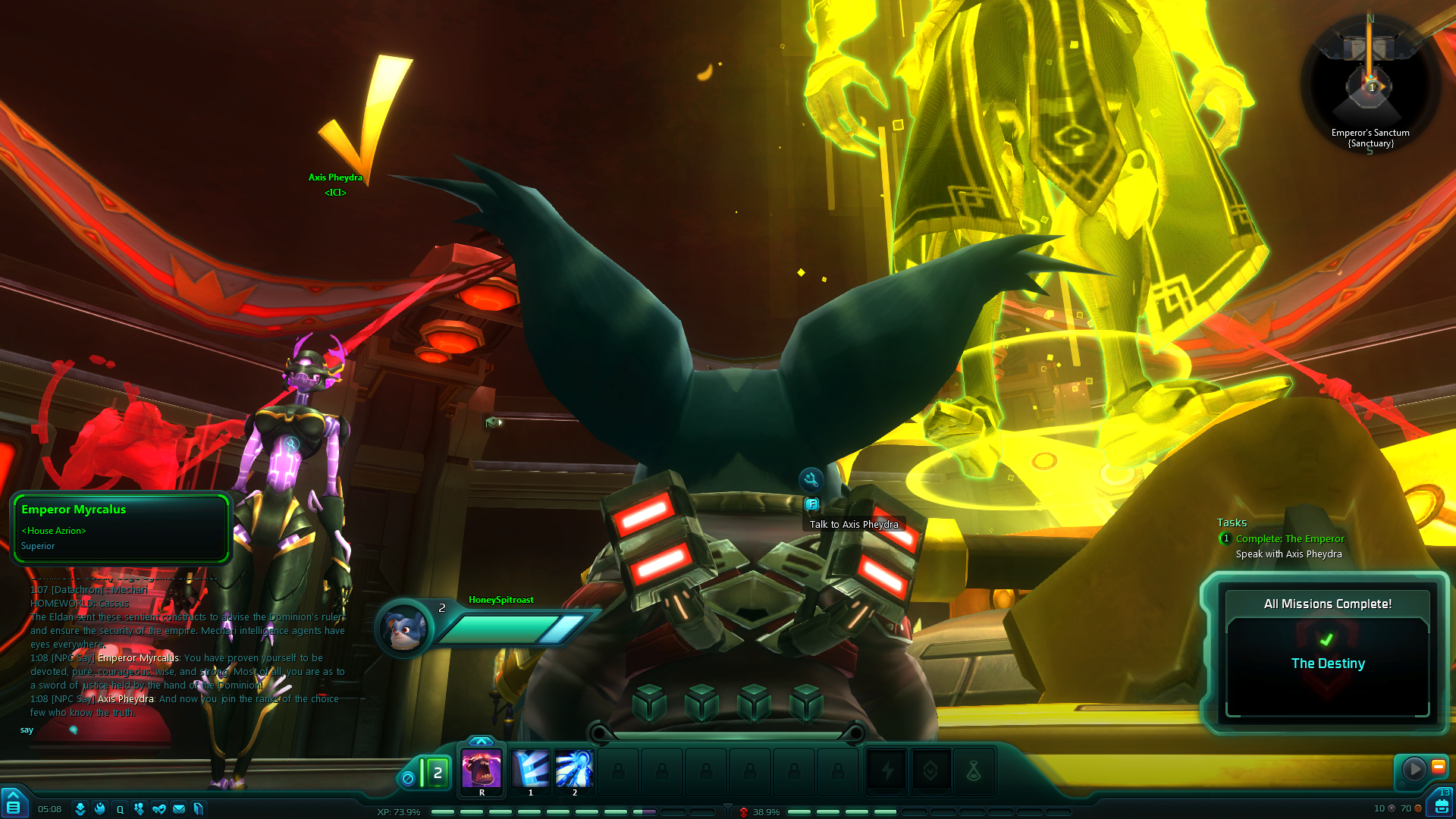The width and height of the screenshot is (1456, 819).
Task: Click the flame icon in the bottom toolbar
Action: (x=99, y=809)
